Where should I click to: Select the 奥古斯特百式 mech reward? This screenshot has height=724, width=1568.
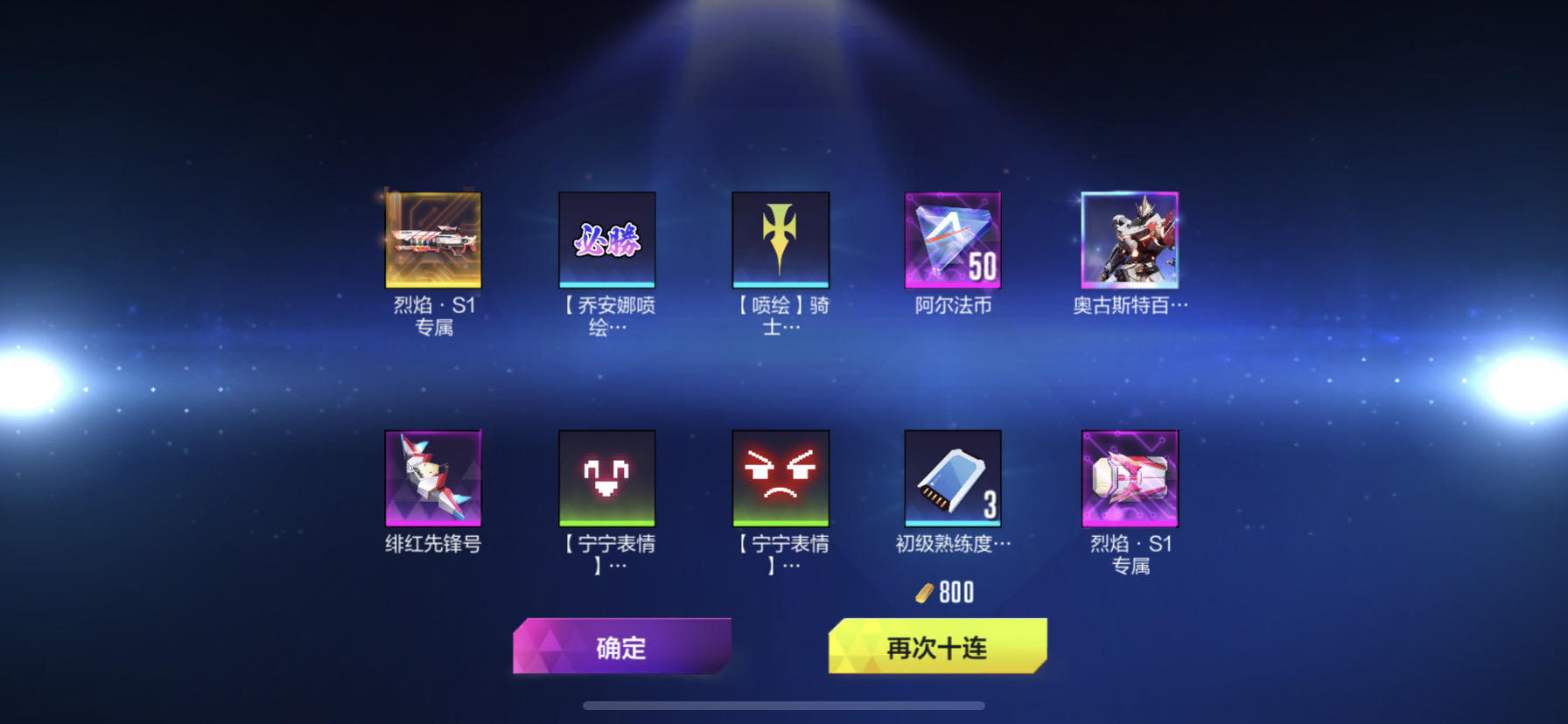[1128, 240]
